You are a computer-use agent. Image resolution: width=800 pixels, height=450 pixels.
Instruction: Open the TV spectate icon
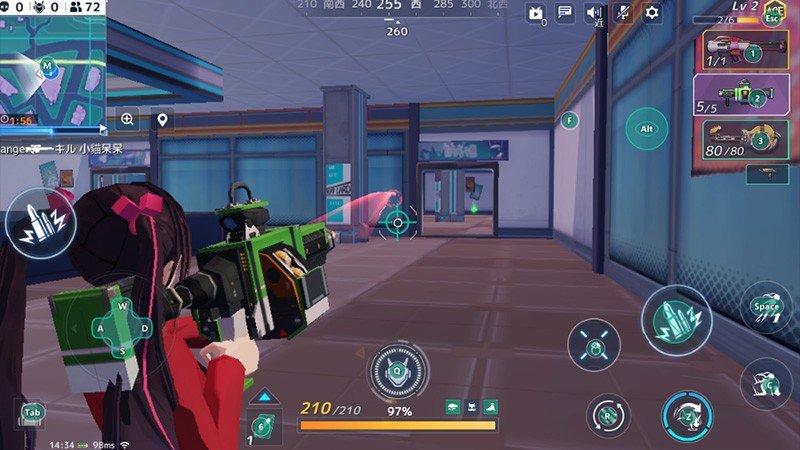535,14
